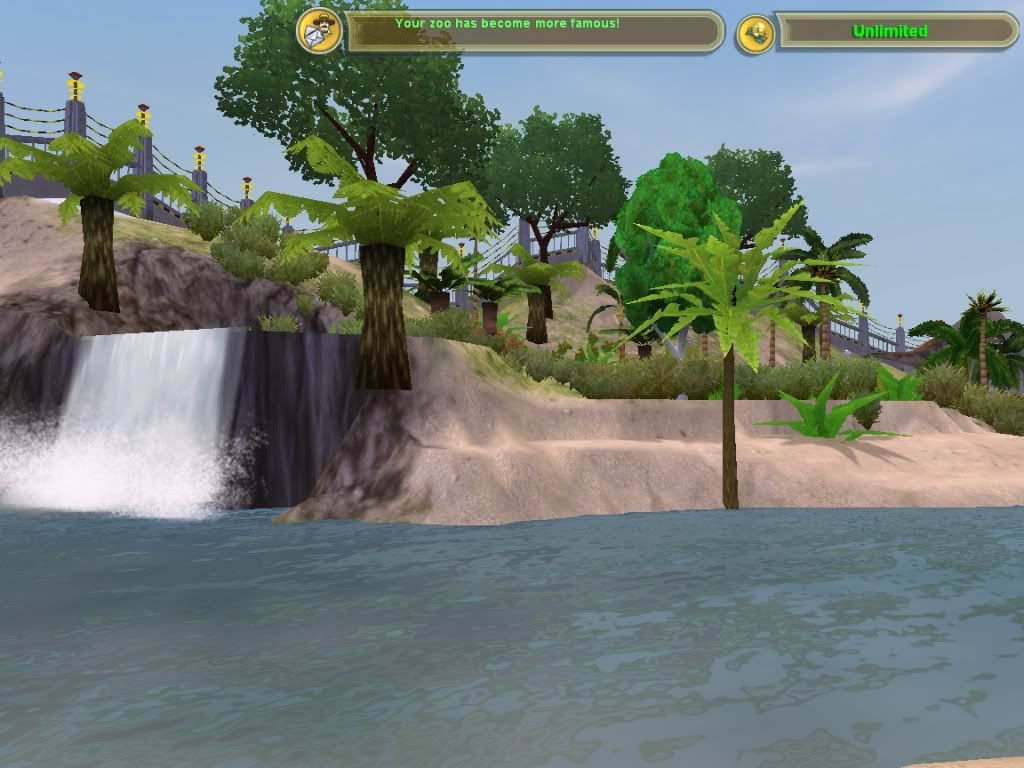Click the 'Your zoo has become more famous!' message
The height and width of the screenshot is (768, 1024).
pyautogui.click(x=507, y=22)
